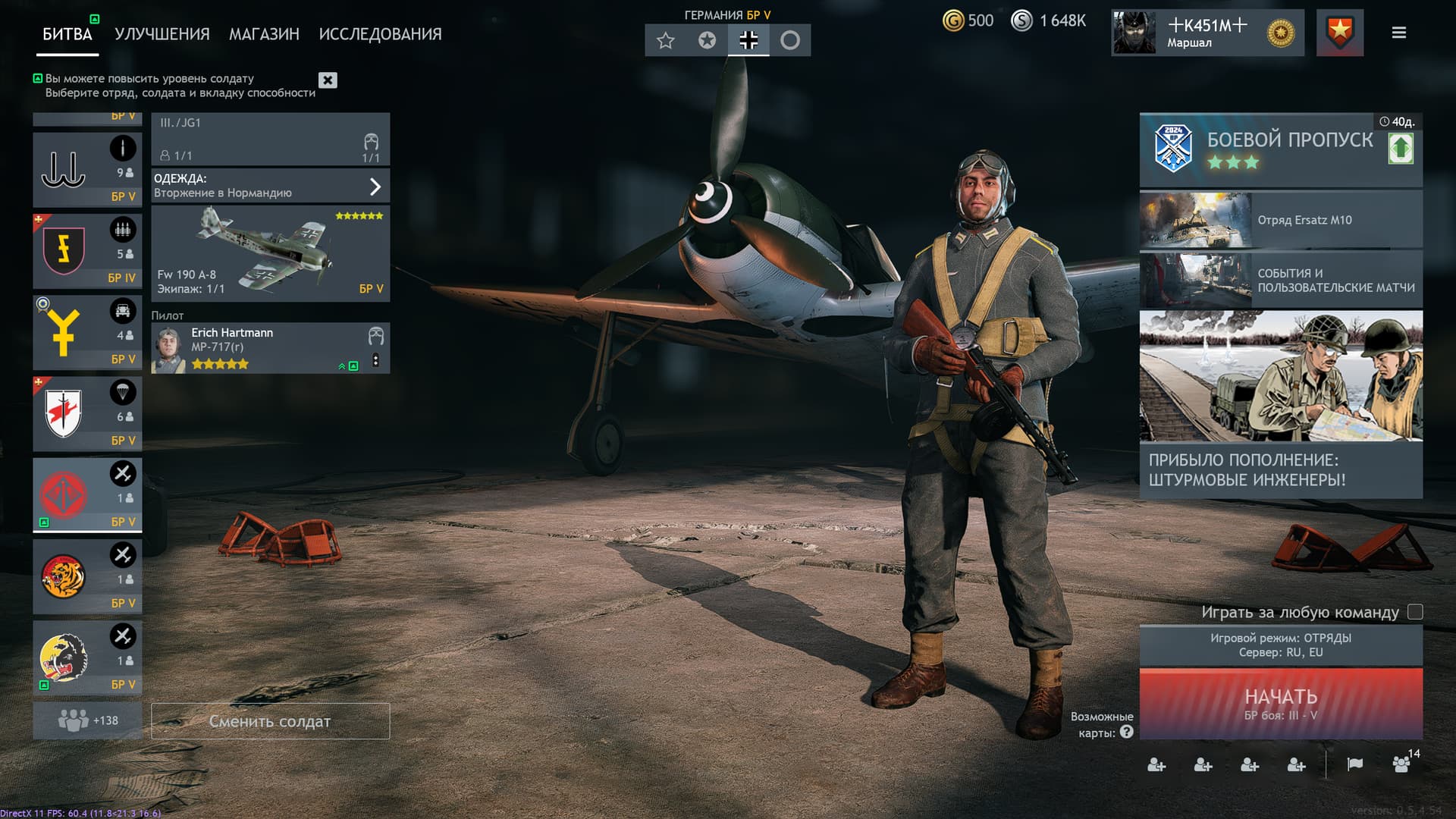Read the ШТУРМОВЫЕ ИНЖЕНЕРЫ news banner
This screenshot has height=819, width=1456.
pyautogui.click(x=1280, y=403)
